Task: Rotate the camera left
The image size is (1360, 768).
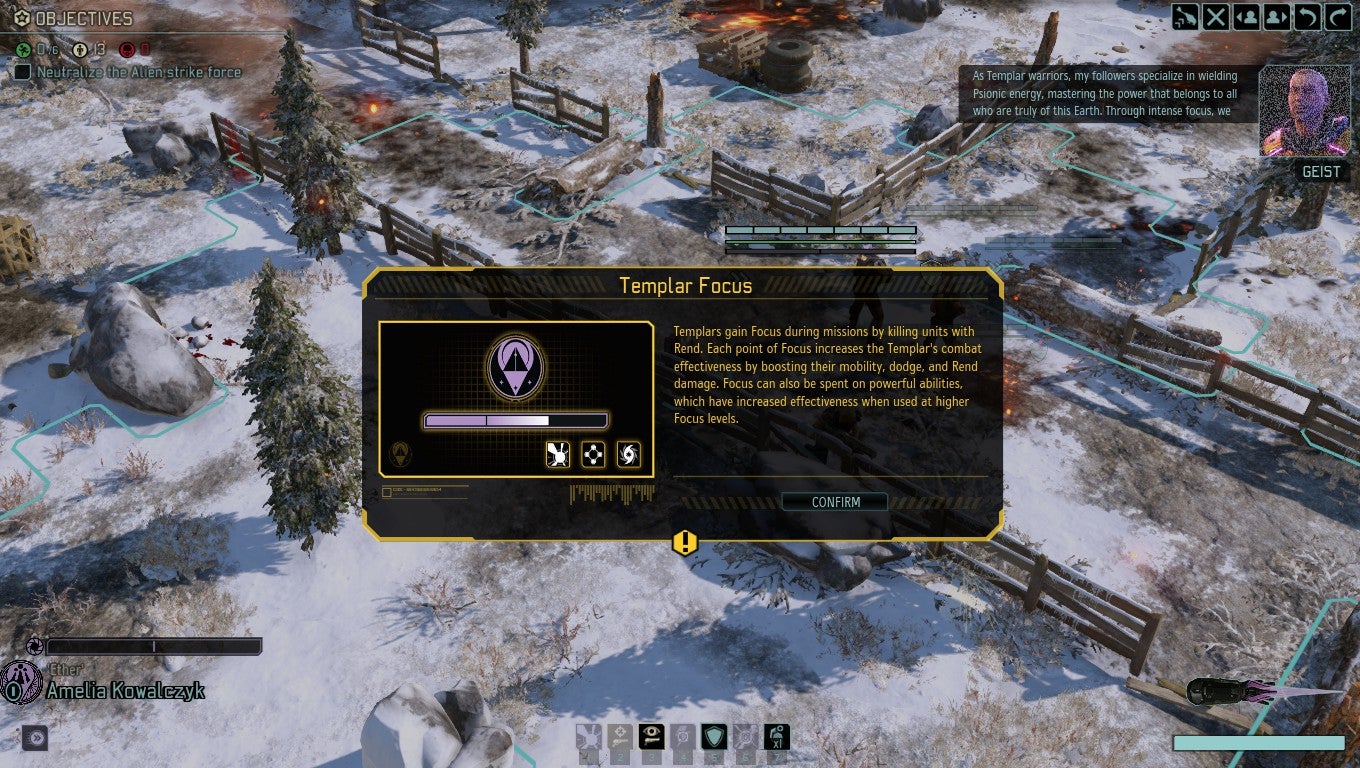Action: point(1307,17)
